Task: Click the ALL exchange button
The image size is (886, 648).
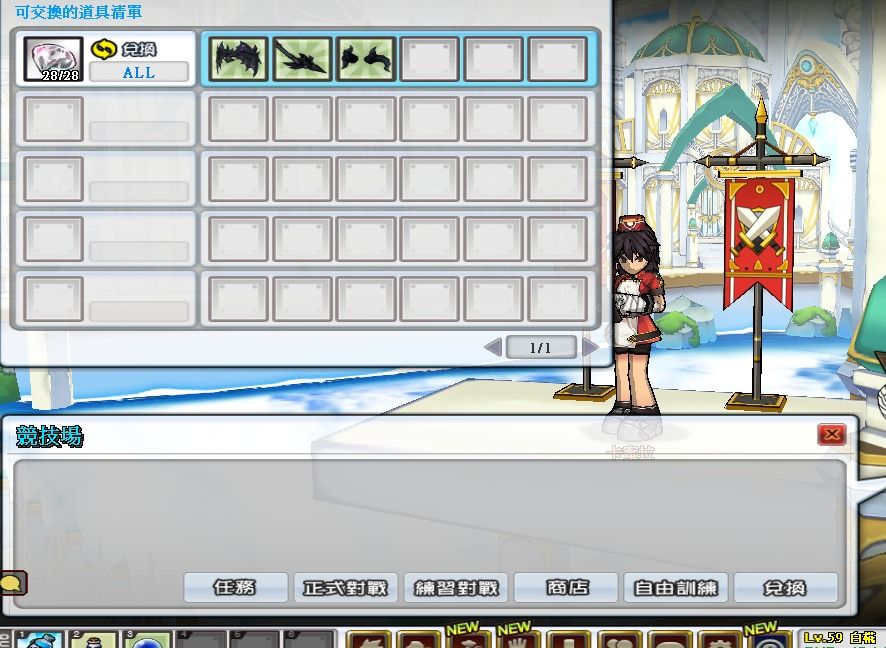Action: [139, 72]
